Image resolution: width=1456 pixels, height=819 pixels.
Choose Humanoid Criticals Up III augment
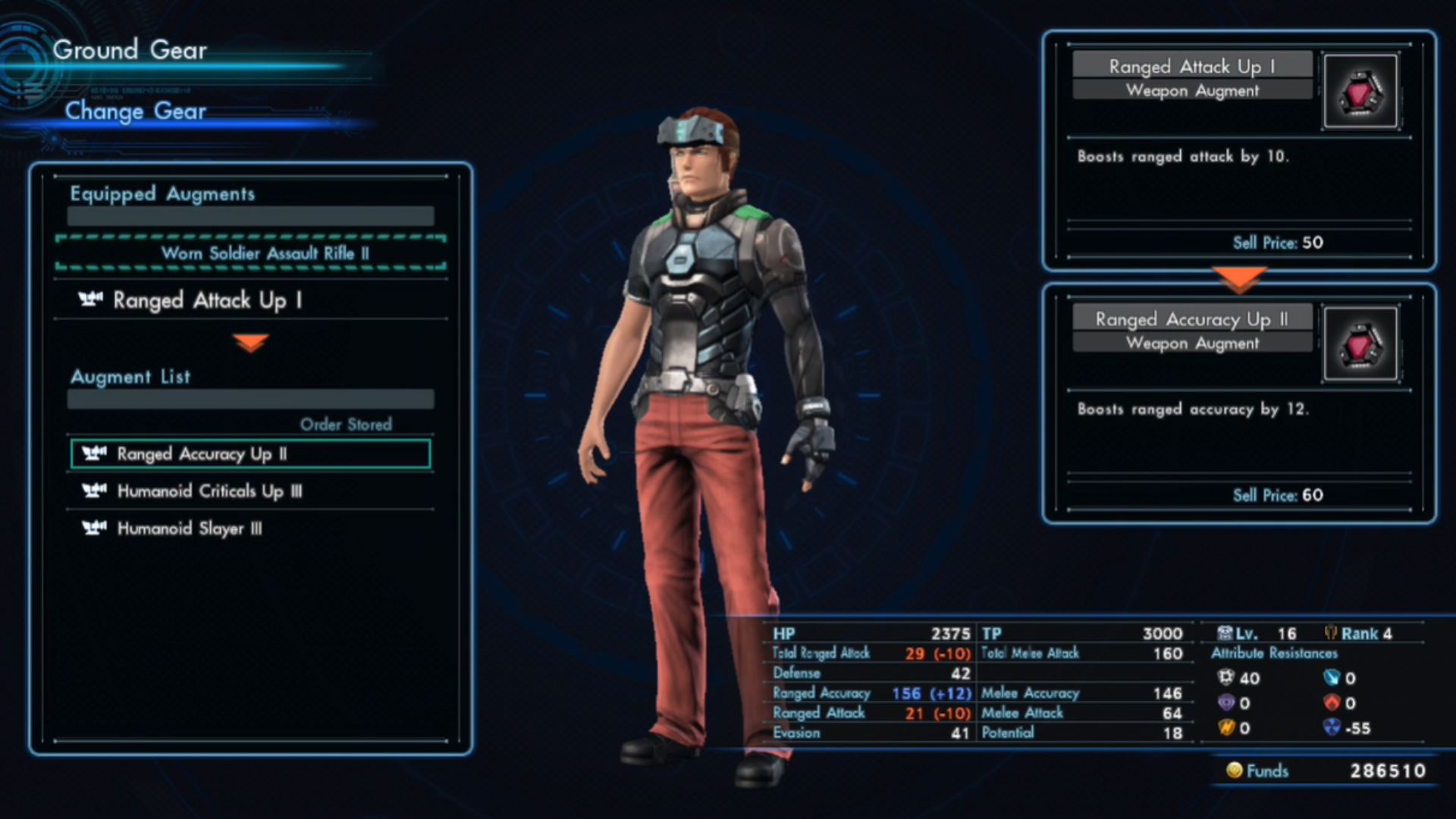pyautogui.click(x=250, y=491)
